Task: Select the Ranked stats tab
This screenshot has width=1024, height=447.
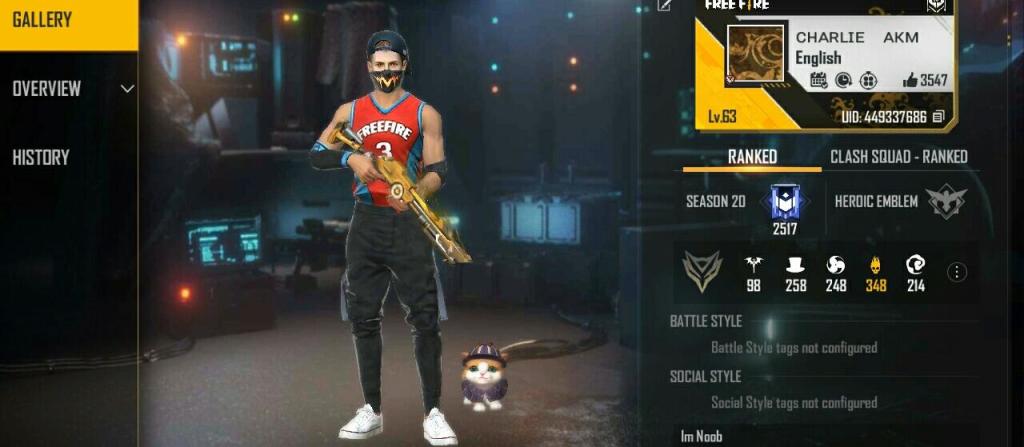Action: coord(752,157)
